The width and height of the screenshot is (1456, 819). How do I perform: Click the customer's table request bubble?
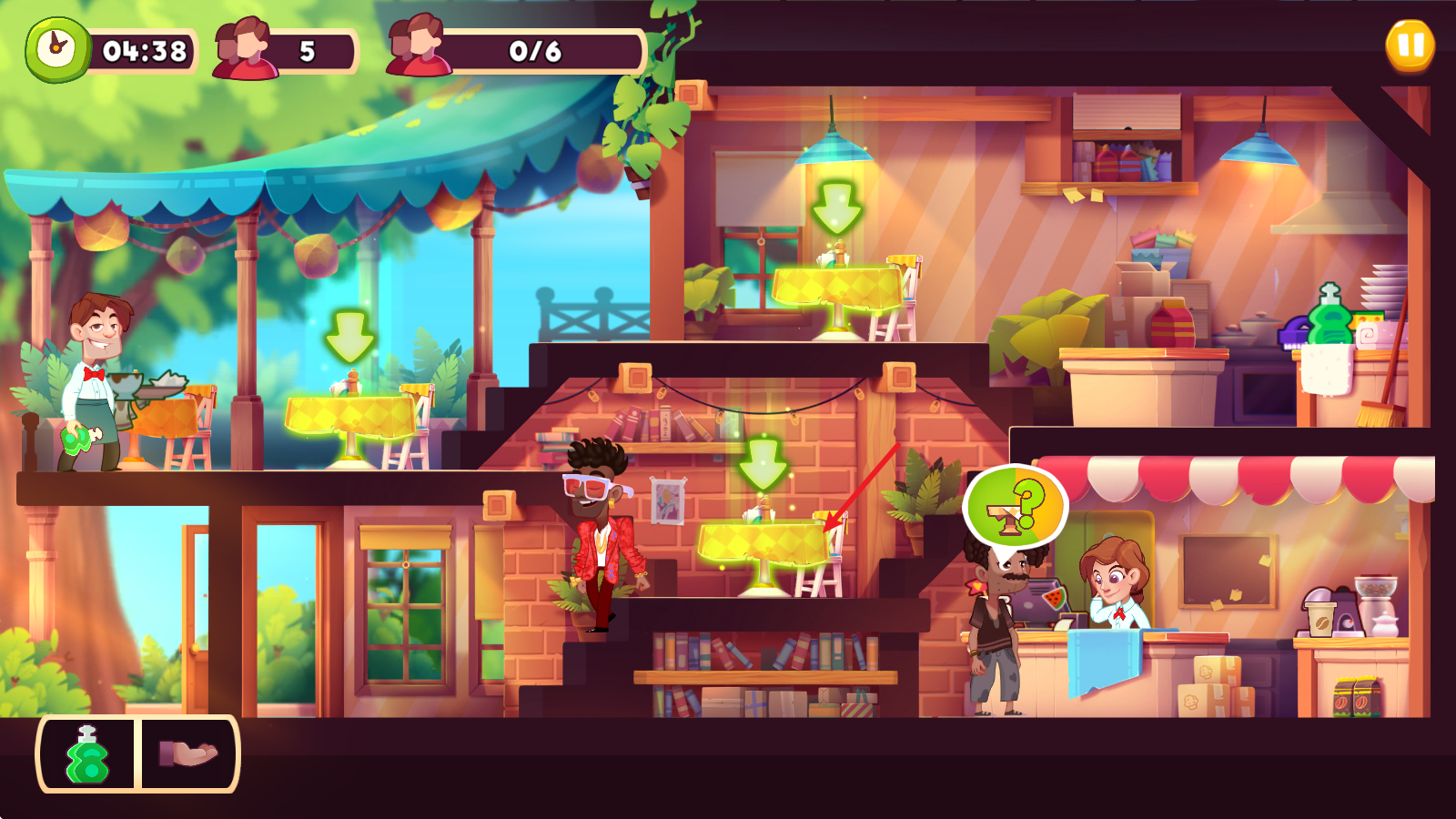[1015, 506]
